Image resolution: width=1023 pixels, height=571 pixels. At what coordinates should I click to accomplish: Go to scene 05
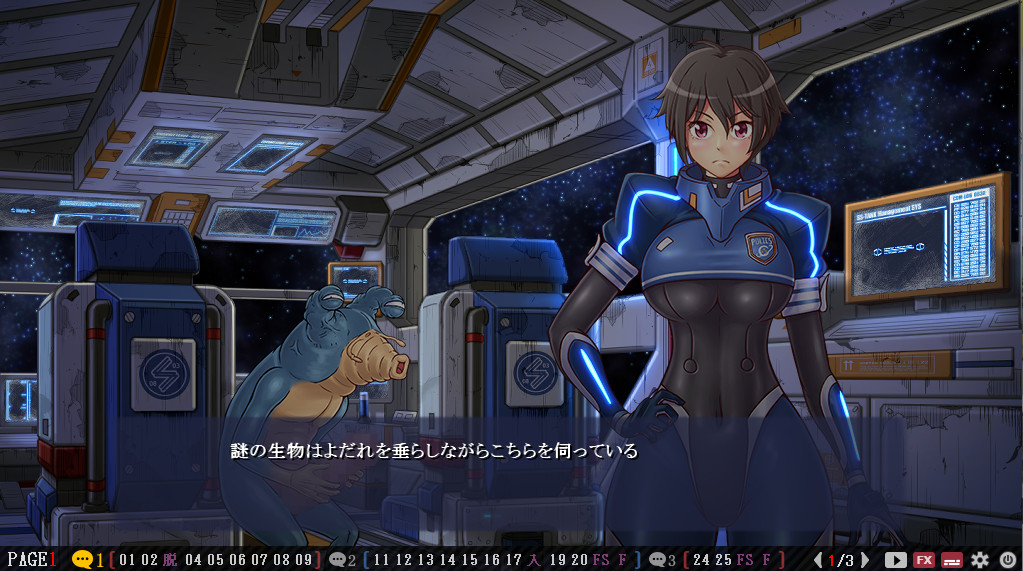click(214, 560)
